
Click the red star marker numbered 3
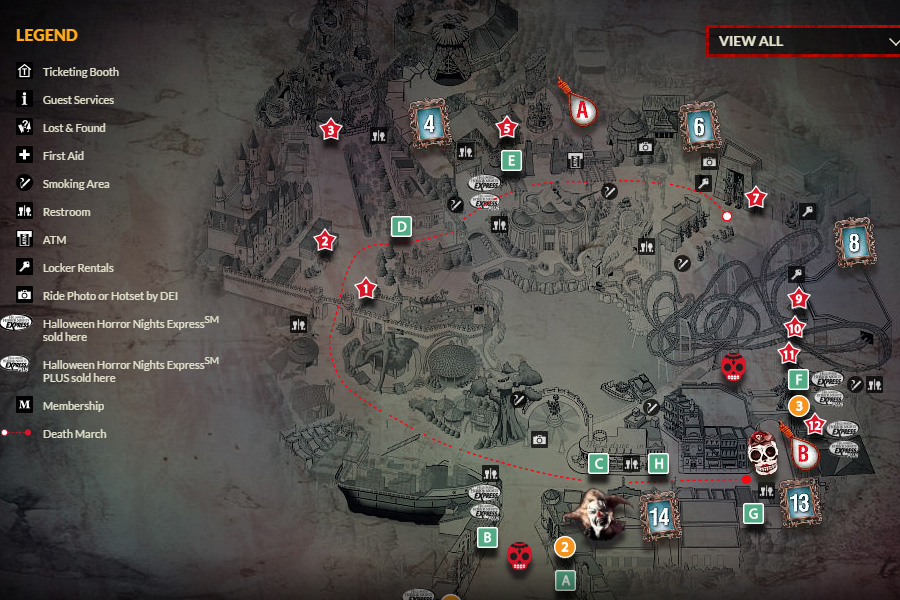(x=331, y=129)
